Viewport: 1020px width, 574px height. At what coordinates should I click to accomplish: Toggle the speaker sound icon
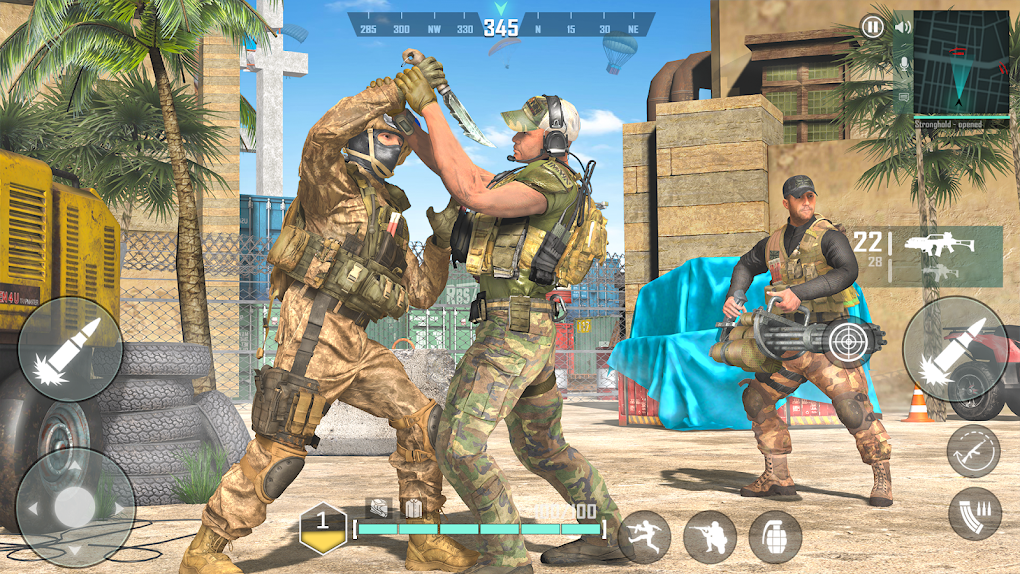(x=903, y=27)
